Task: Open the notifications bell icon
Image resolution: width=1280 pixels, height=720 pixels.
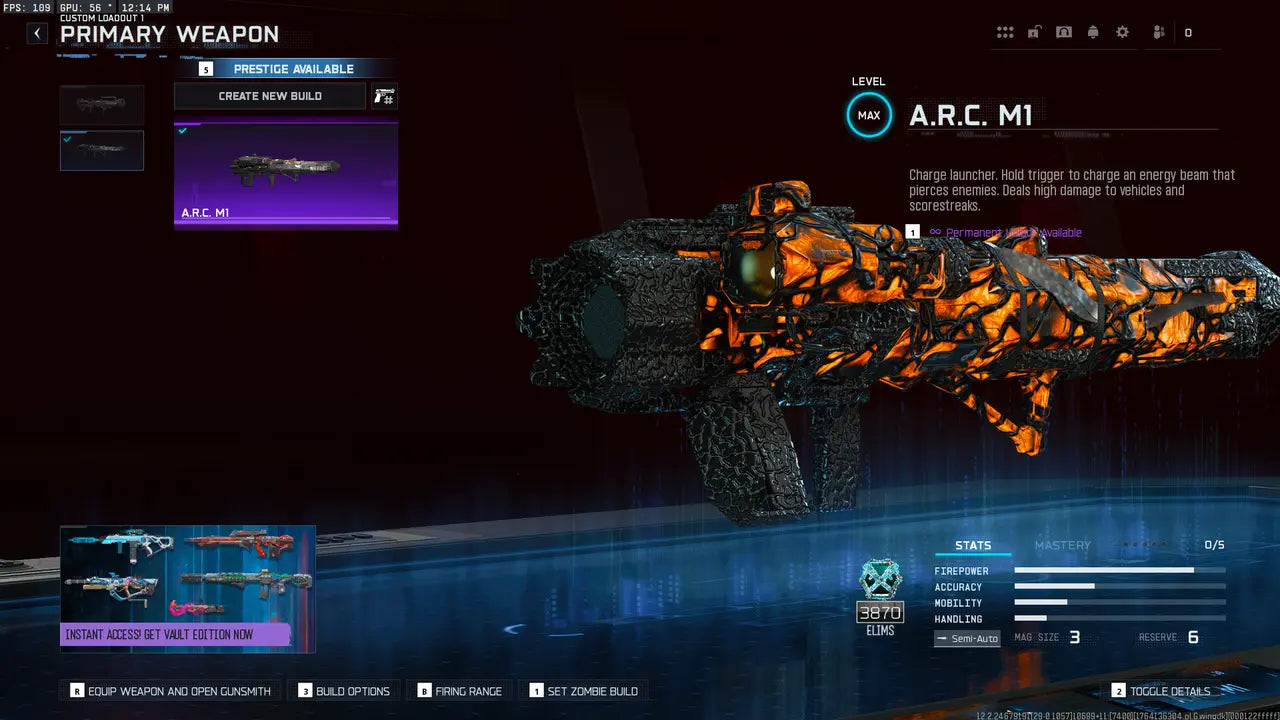Action: click(x=1093, y=32)
